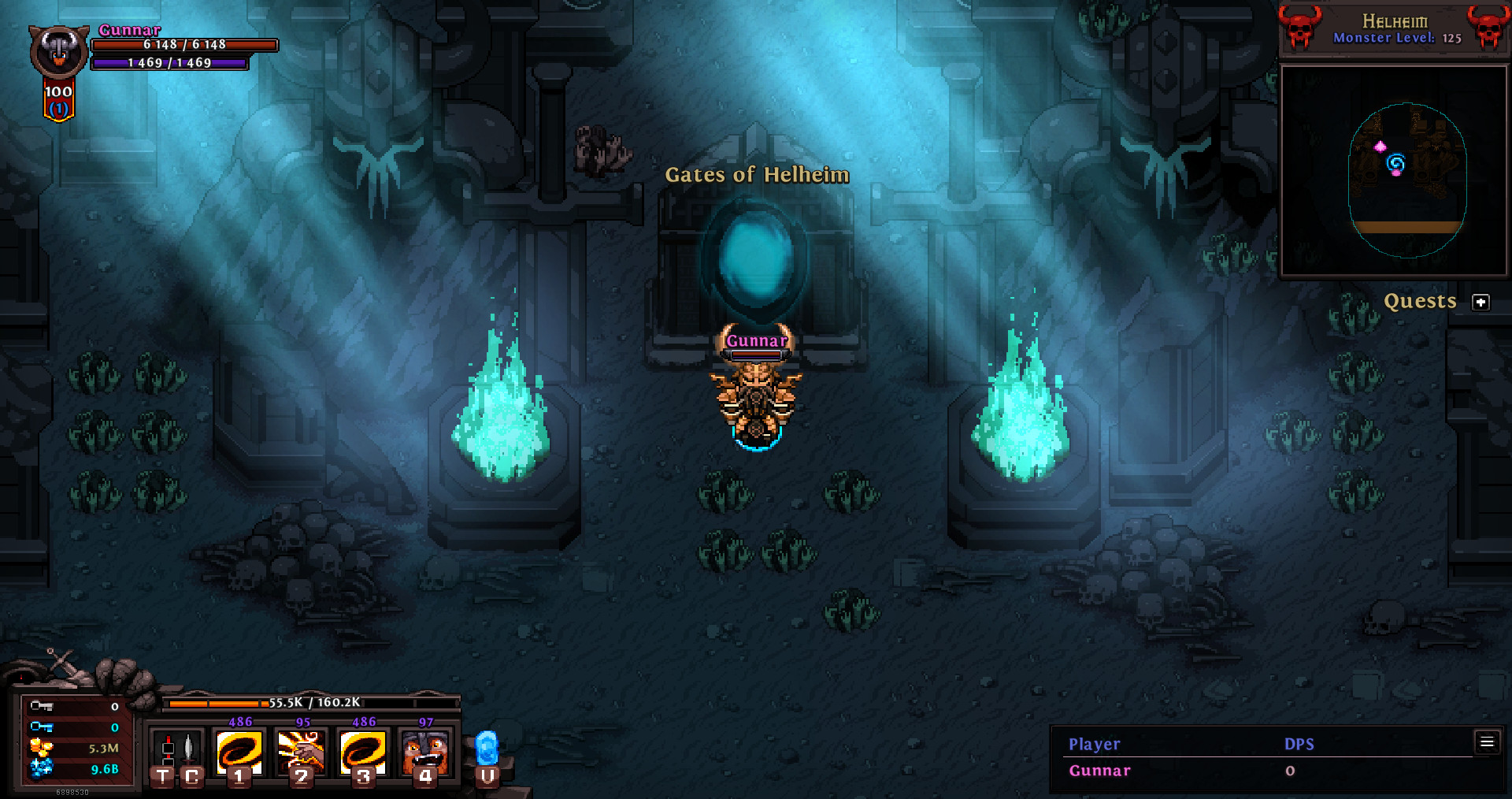Activate the Whirlwind skill in hotbar slot 1
Screen dimensions: 1512x799
[x=241, y=754]
